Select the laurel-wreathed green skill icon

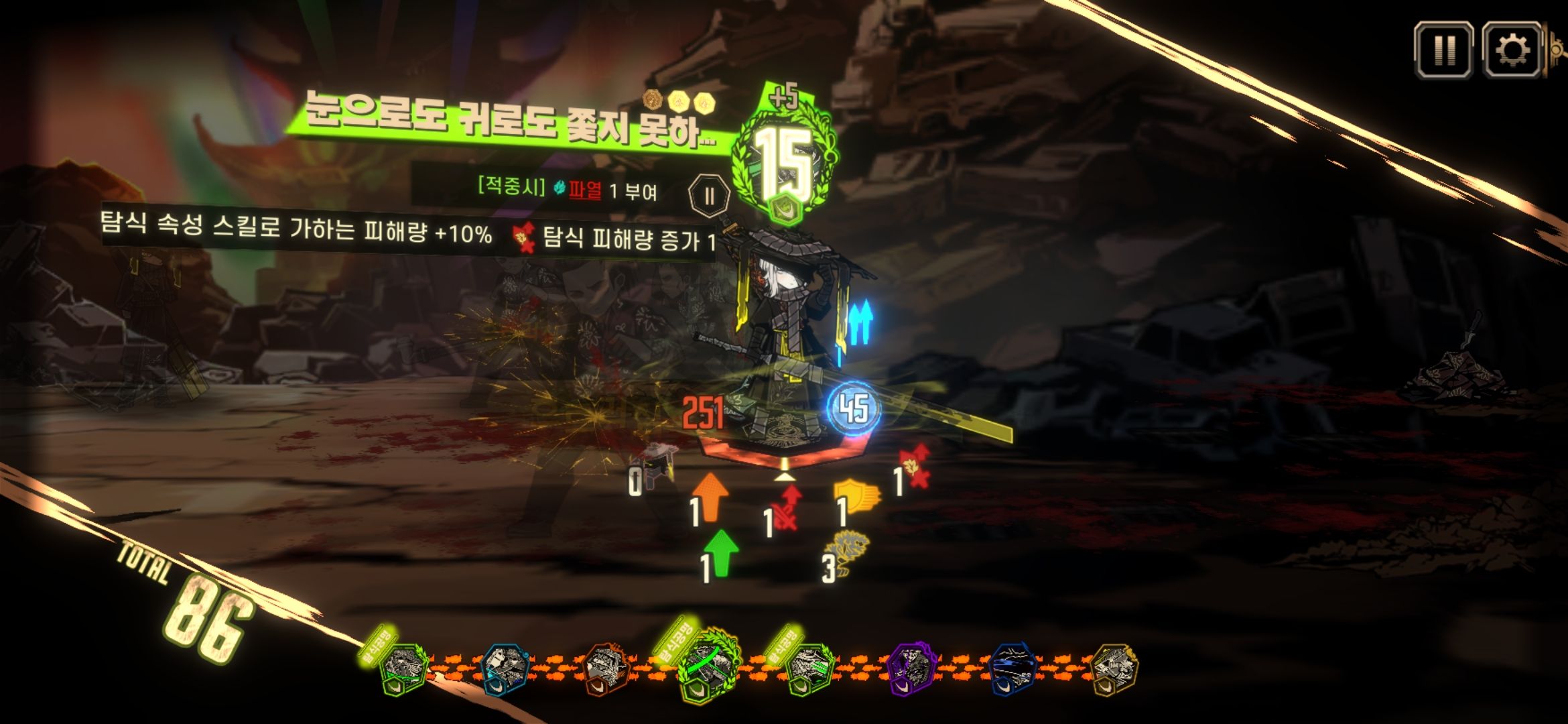point(708,666)
